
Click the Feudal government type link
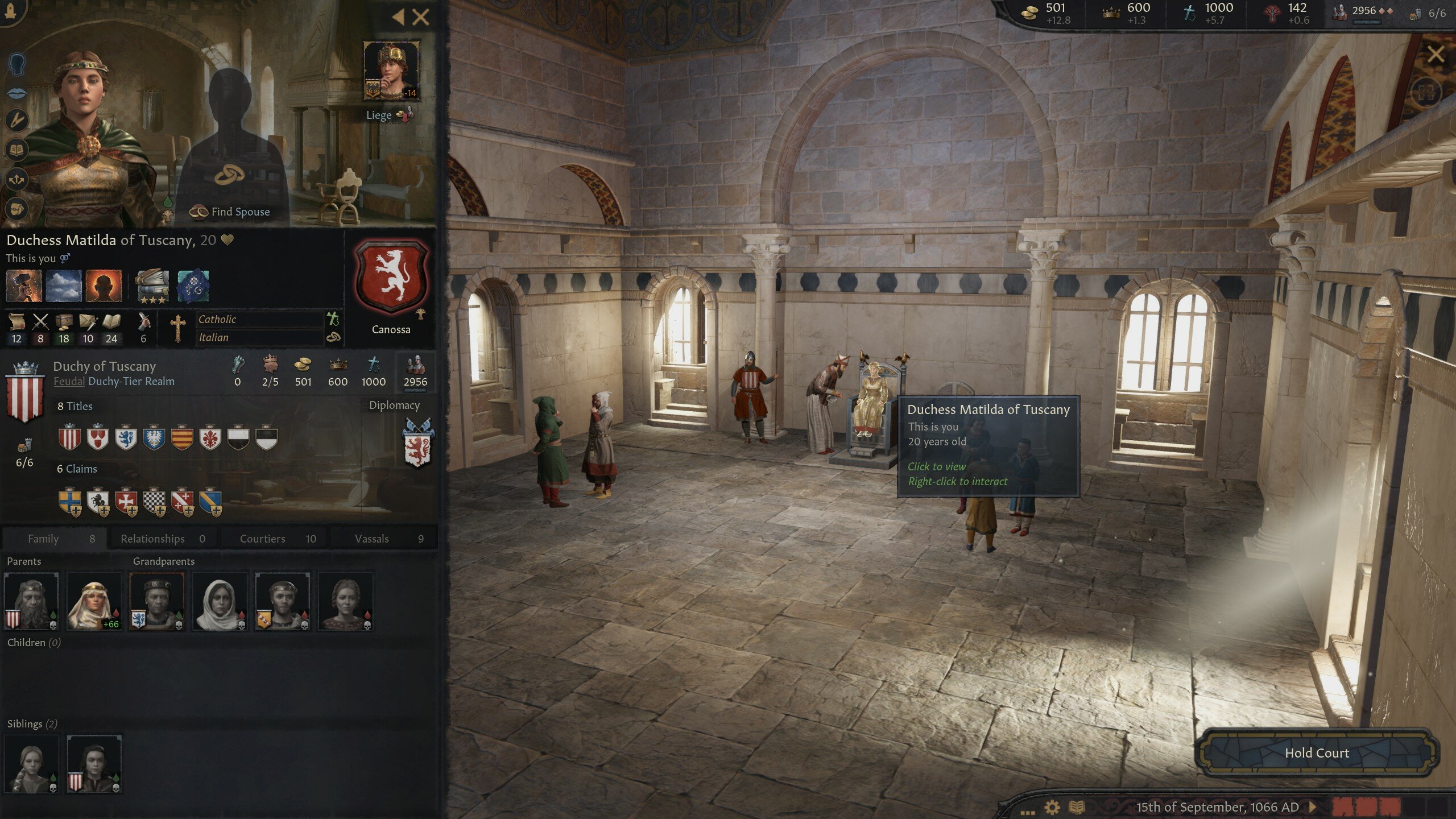coord(68,382)
